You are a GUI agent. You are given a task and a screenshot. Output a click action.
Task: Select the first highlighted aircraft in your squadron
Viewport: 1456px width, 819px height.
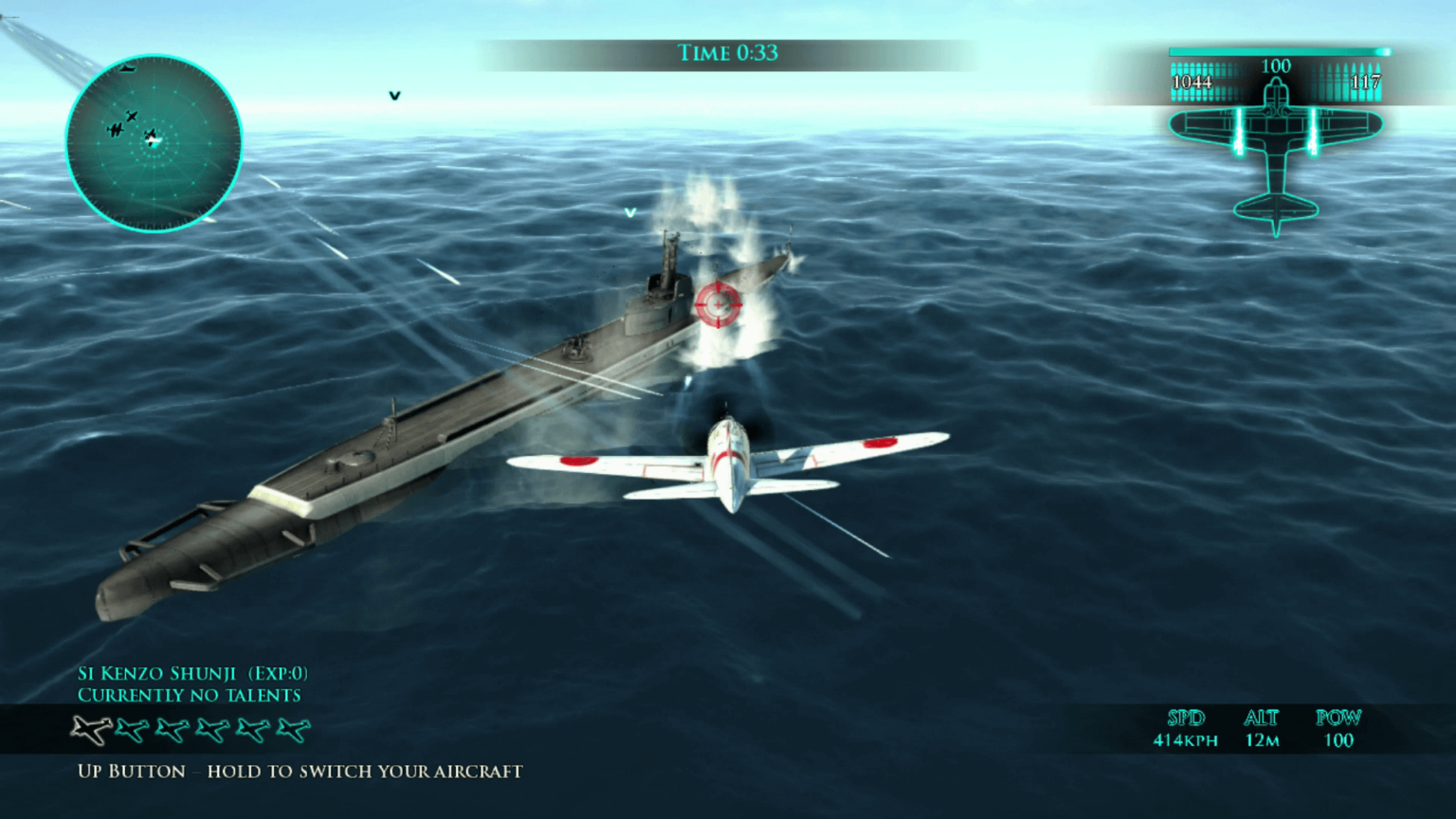[90, 730]
